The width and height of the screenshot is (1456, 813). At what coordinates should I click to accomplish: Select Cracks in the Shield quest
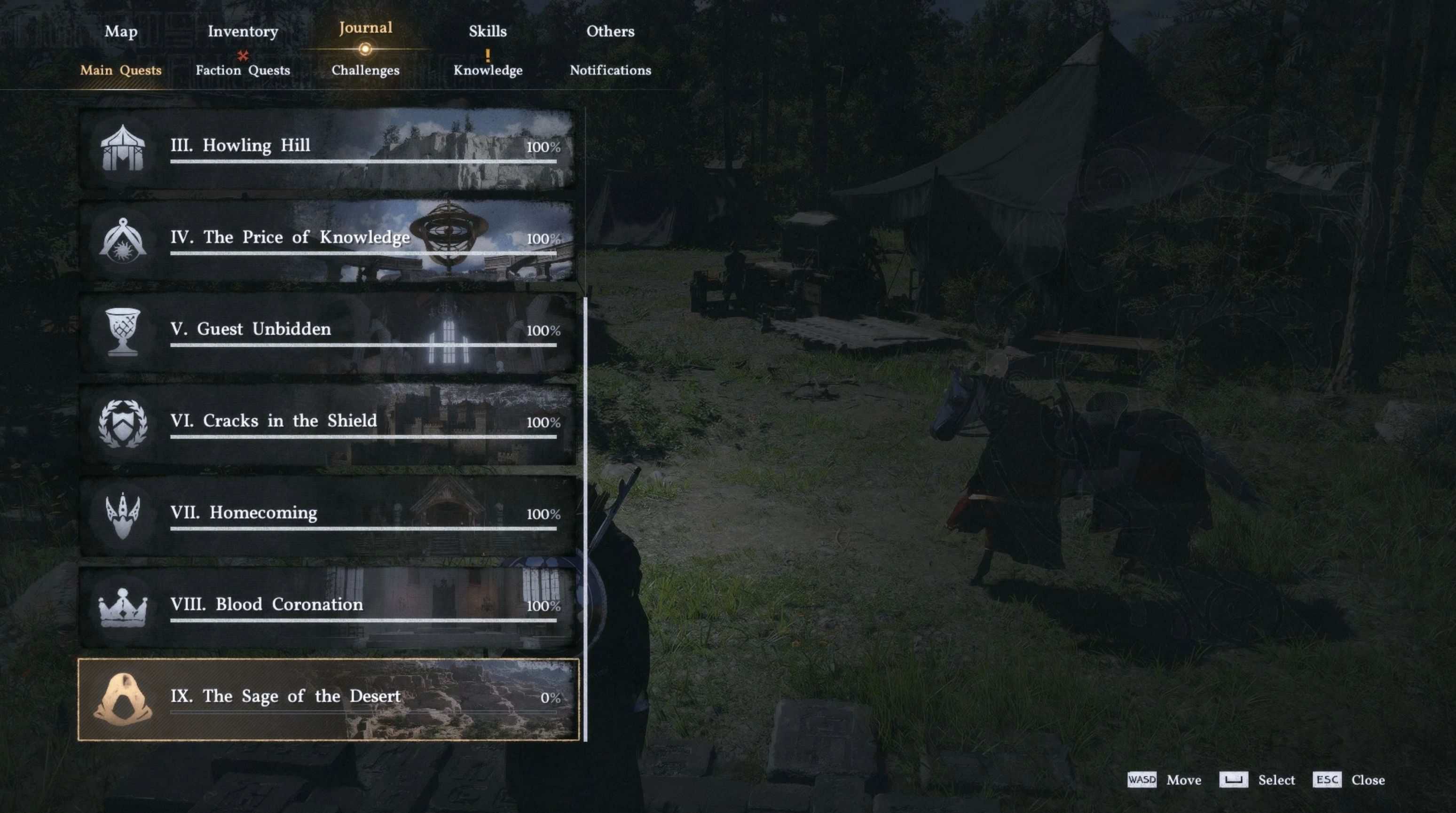[x=328, y=423]
